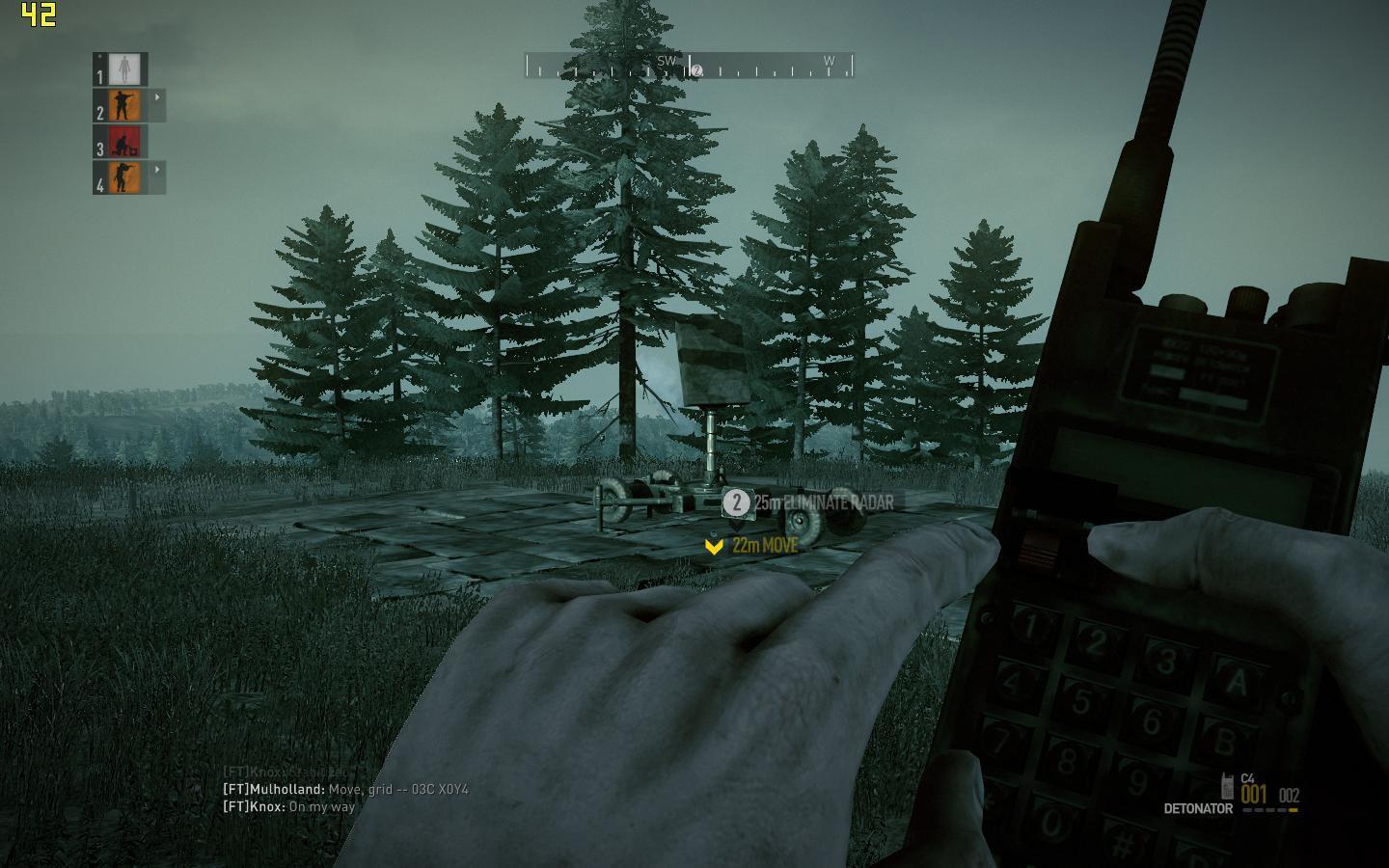Click the Eliminate Radar objective marker
The image size is (1389, 868).
click(736, 502)
